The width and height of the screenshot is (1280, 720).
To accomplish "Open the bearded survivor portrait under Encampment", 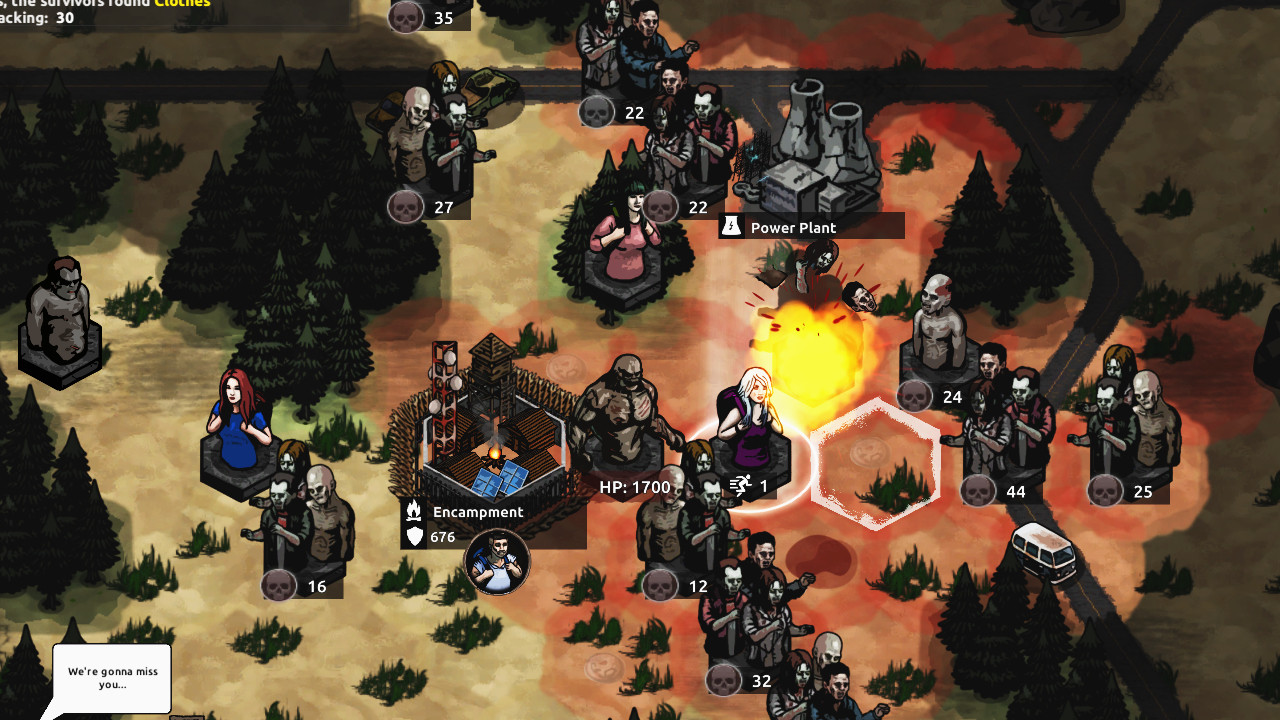I will coord(497,562).
